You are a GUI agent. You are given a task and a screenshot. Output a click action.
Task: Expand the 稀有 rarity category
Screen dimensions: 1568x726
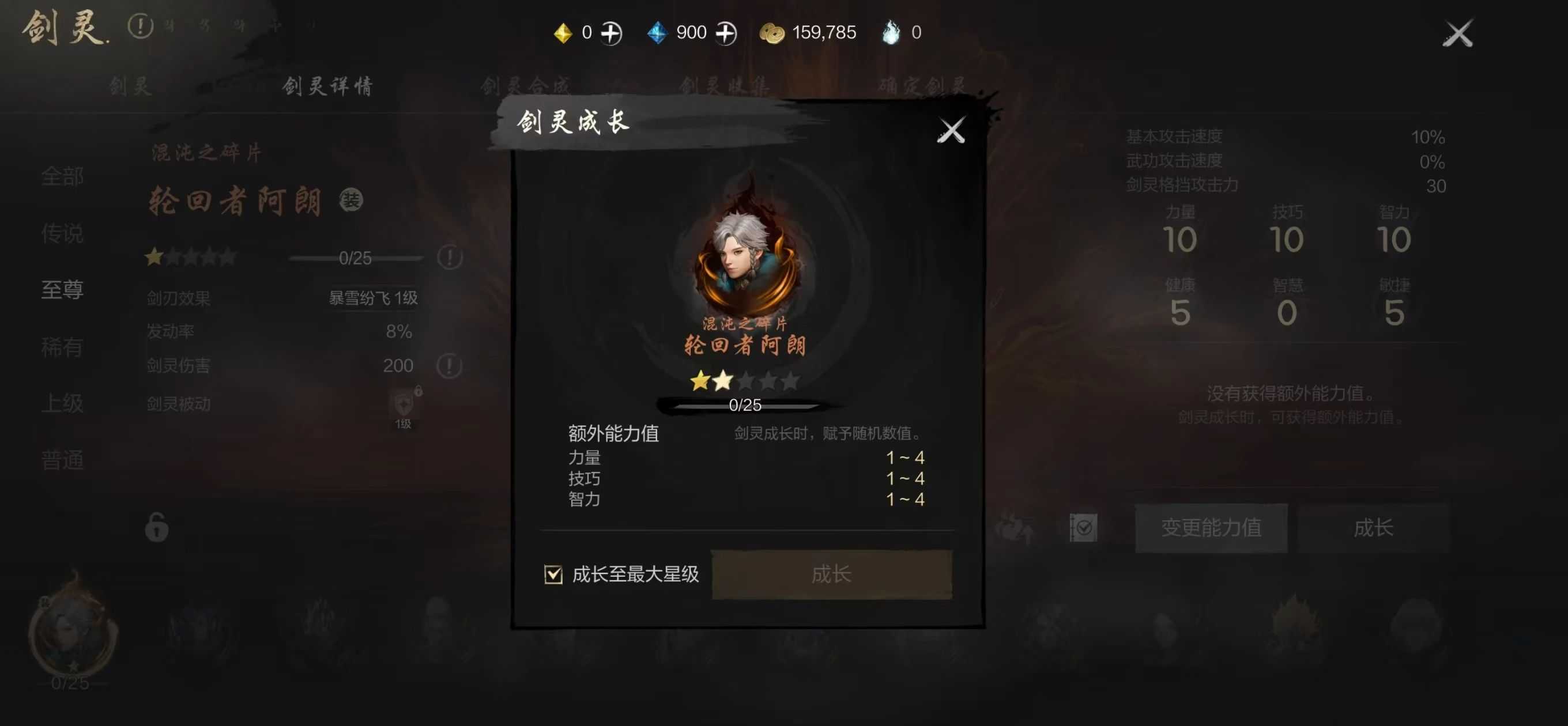tap(62, 348)
